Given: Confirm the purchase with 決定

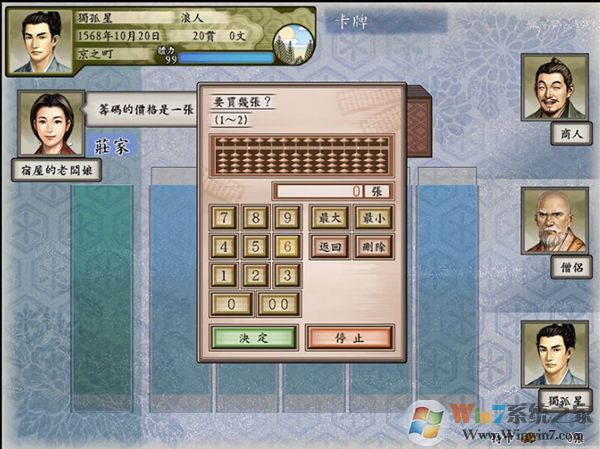Looking at the screenshot, I should tap(254, 337).
